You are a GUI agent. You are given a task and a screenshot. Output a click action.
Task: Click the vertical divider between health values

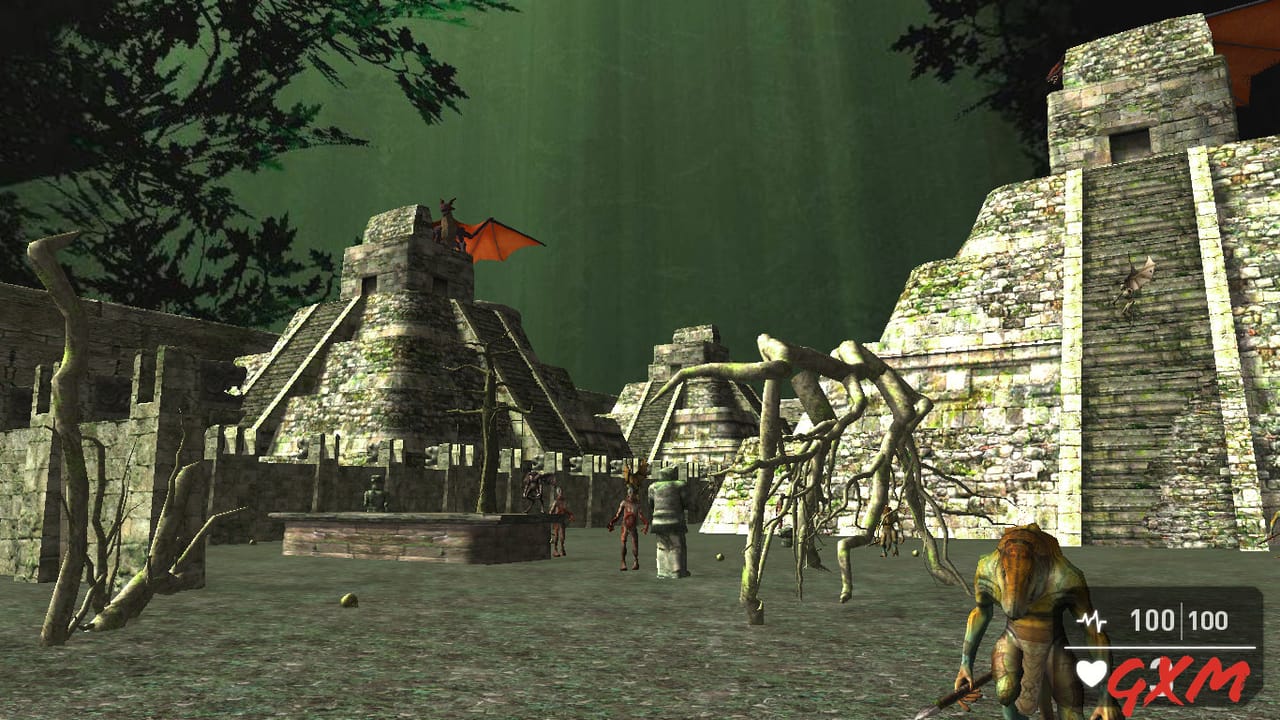[x=1180, y=620]
